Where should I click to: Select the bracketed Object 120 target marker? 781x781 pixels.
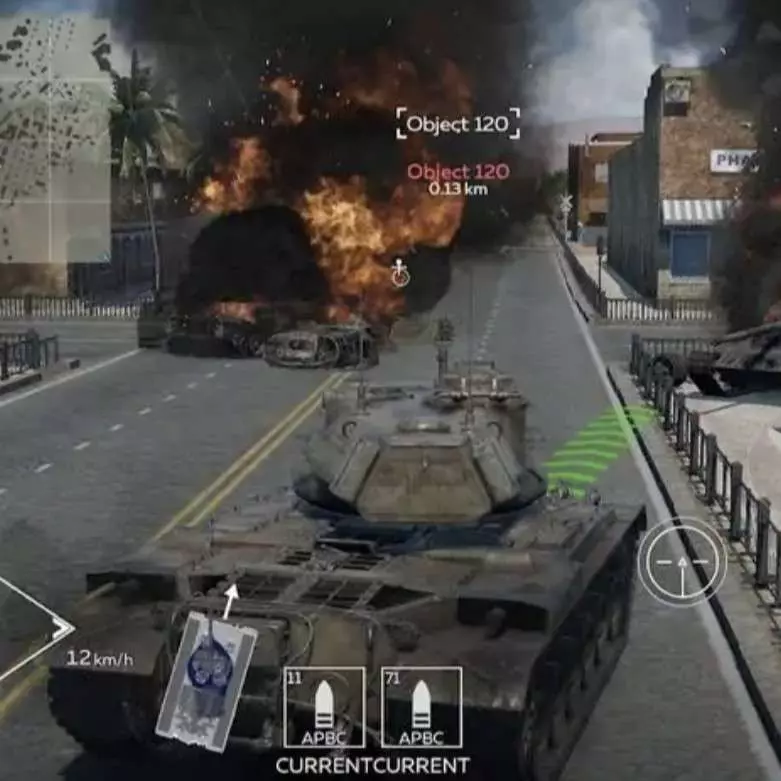pos(458,124)
